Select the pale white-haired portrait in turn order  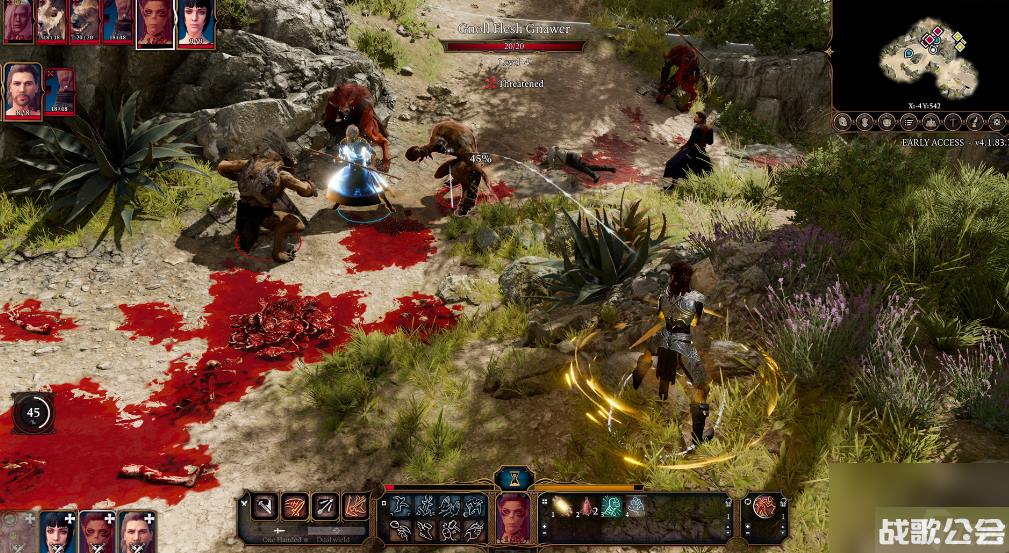[x=19, y=21]
